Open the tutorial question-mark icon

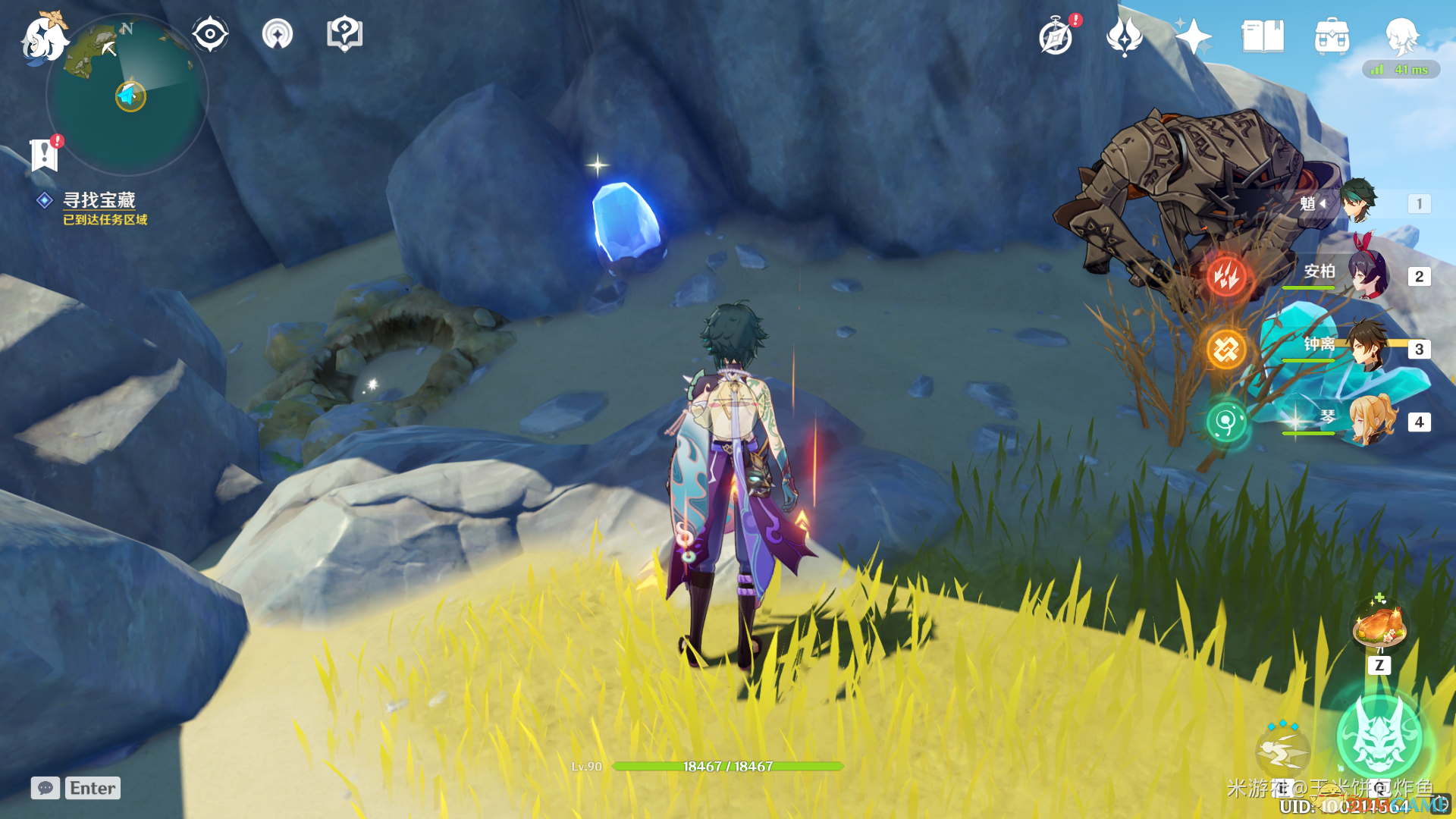click(x=344, y=34)
